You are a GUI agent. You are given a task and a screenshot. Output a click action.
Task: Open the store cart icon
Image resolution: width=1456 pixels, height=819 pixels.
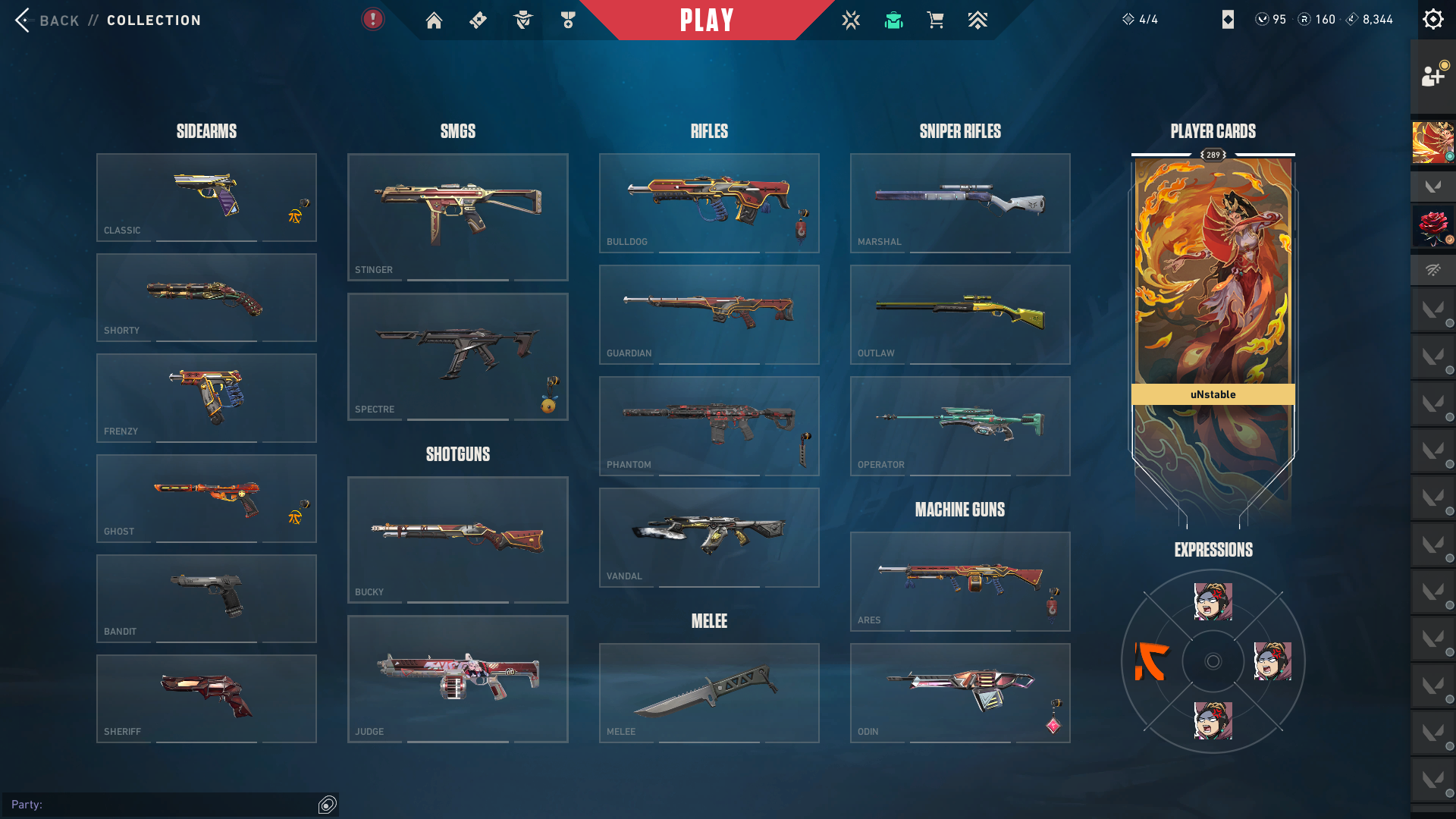(x=935, y=20)
